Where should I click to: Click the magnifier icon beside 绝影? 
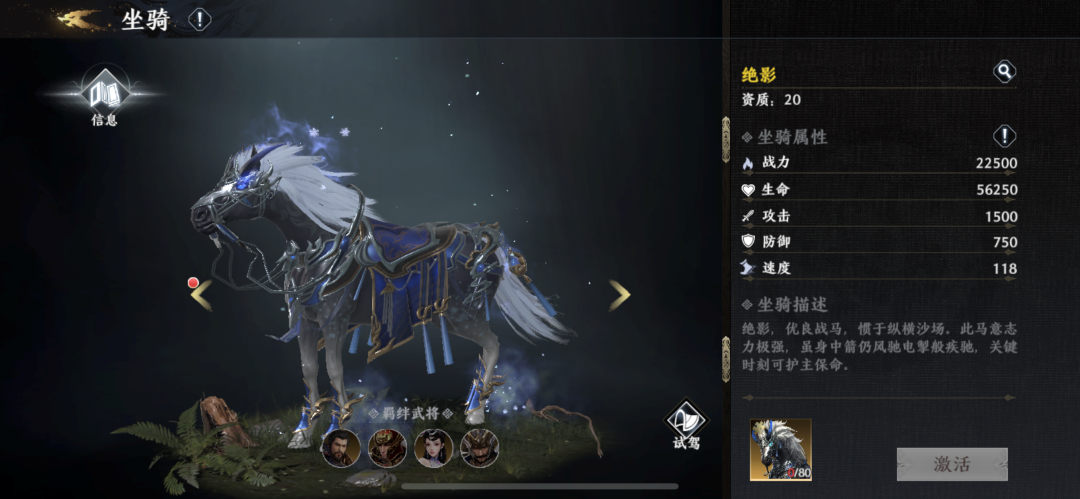1004,72
